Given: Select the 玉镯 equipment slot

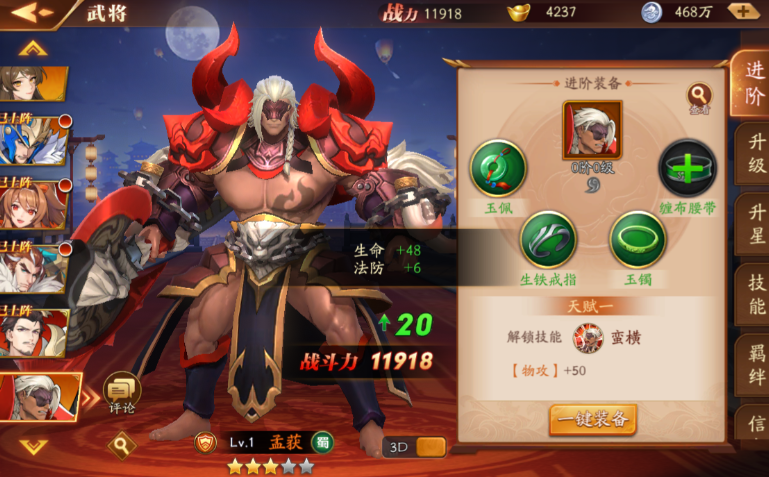Looking at the screenshot, I should (637, 238).
